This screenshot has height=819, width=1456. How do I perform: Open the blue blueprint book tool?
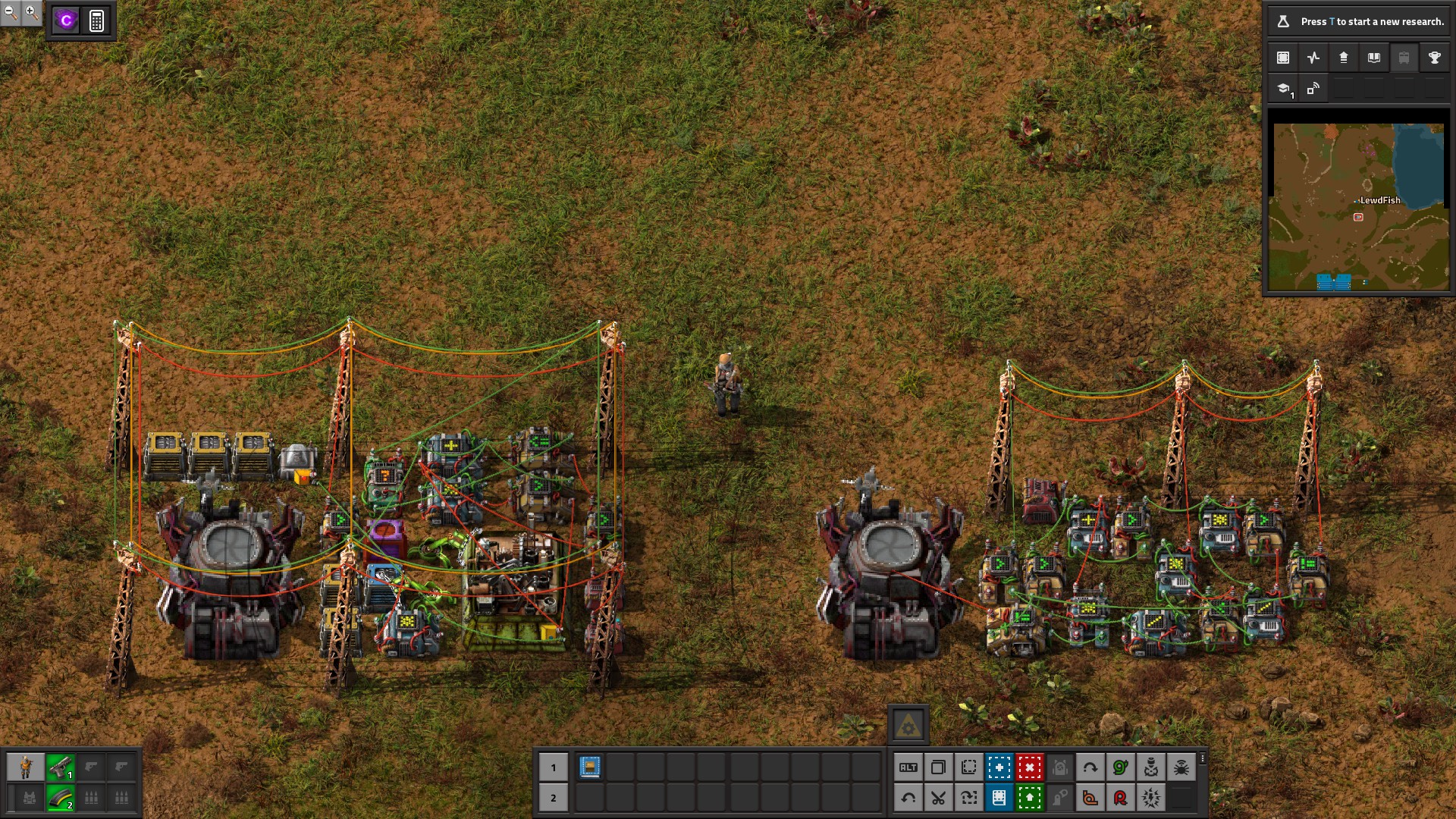(x=999, y=798)
